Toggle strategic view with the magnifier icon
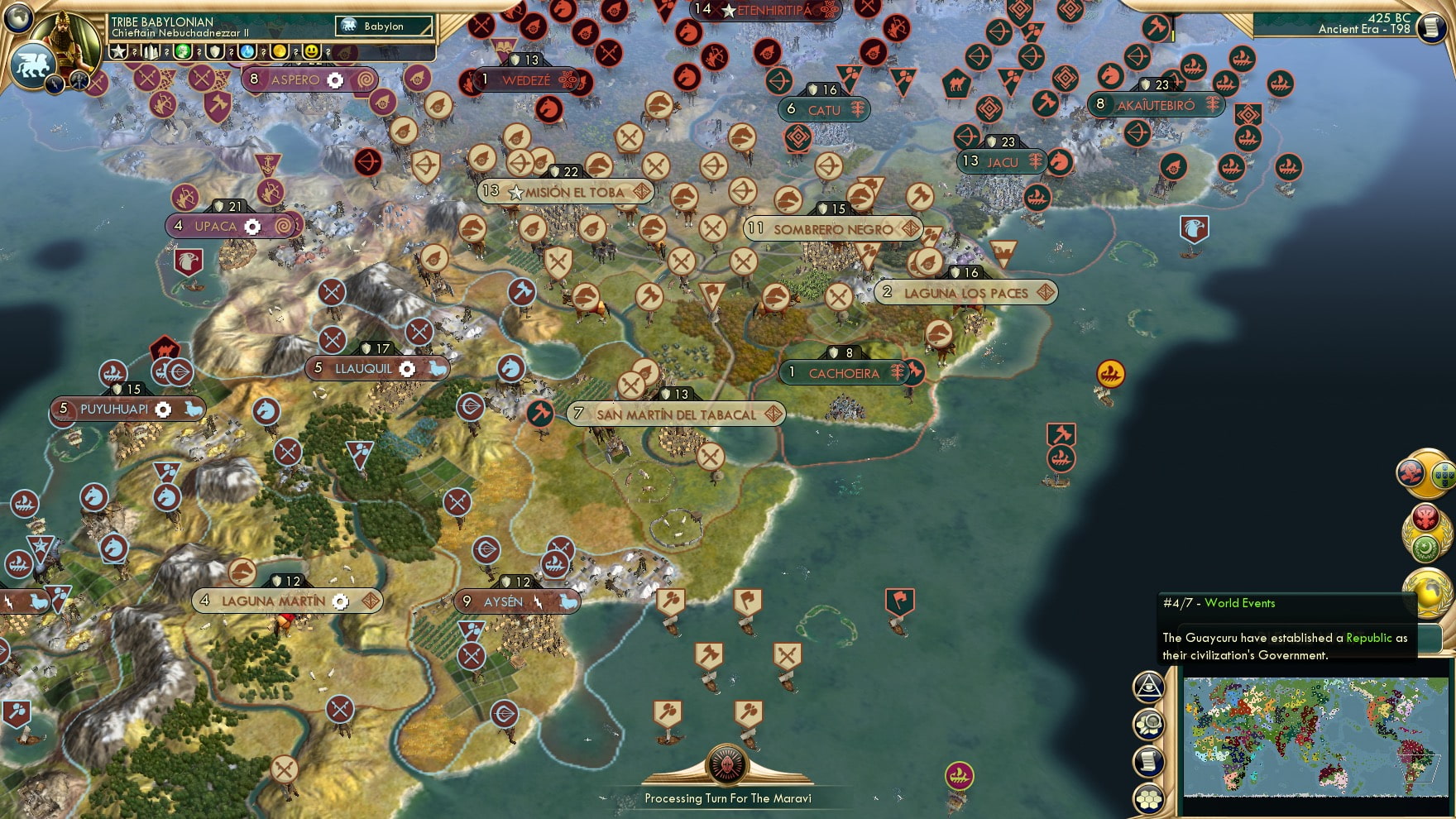 tap(1148, 723)
